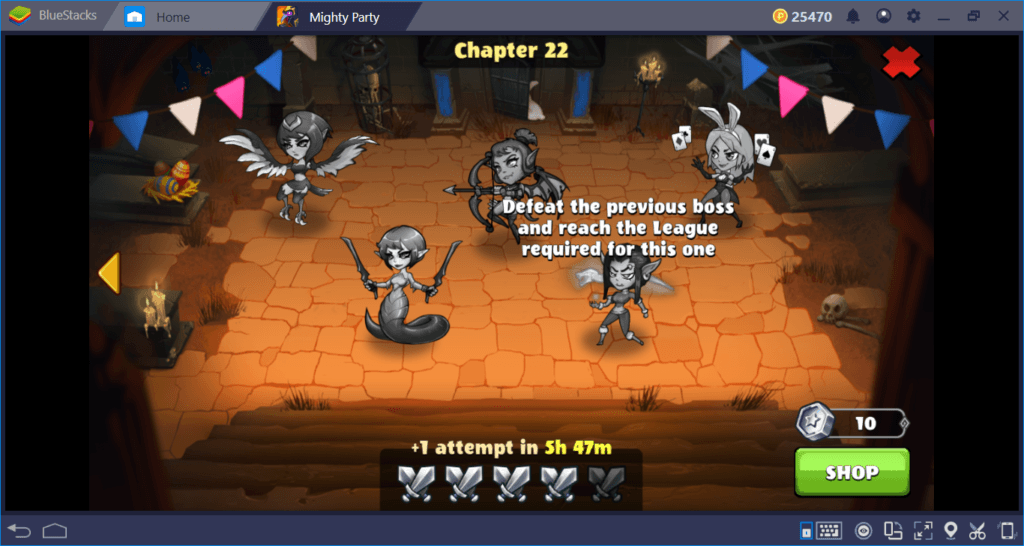Click the Android home button
The height and width of the screenshot is (546, 1024).
[x=54, y=529]
